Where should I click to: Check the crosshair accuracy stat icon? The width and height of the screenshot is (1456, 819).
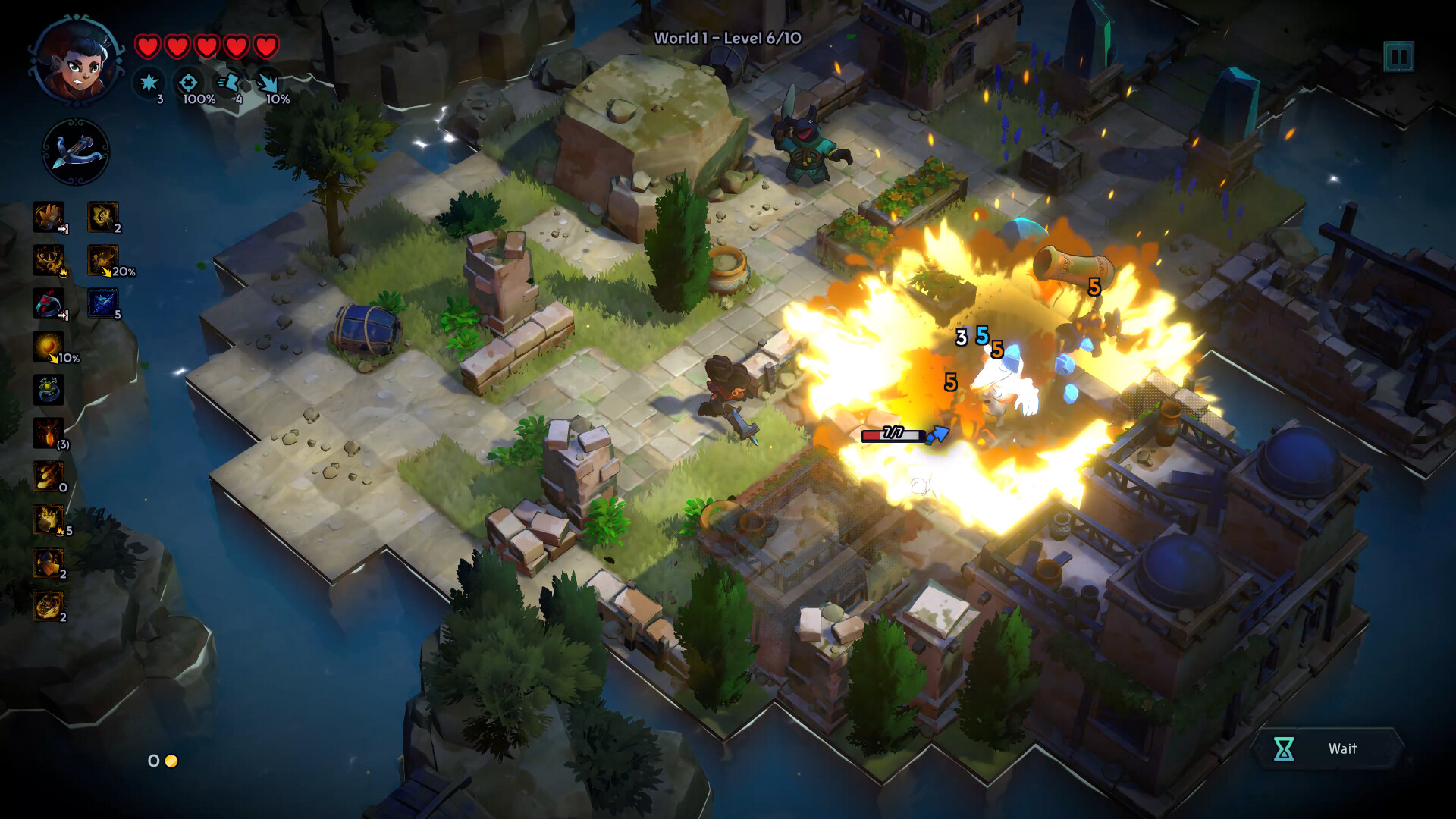click(x=188, y=82)
